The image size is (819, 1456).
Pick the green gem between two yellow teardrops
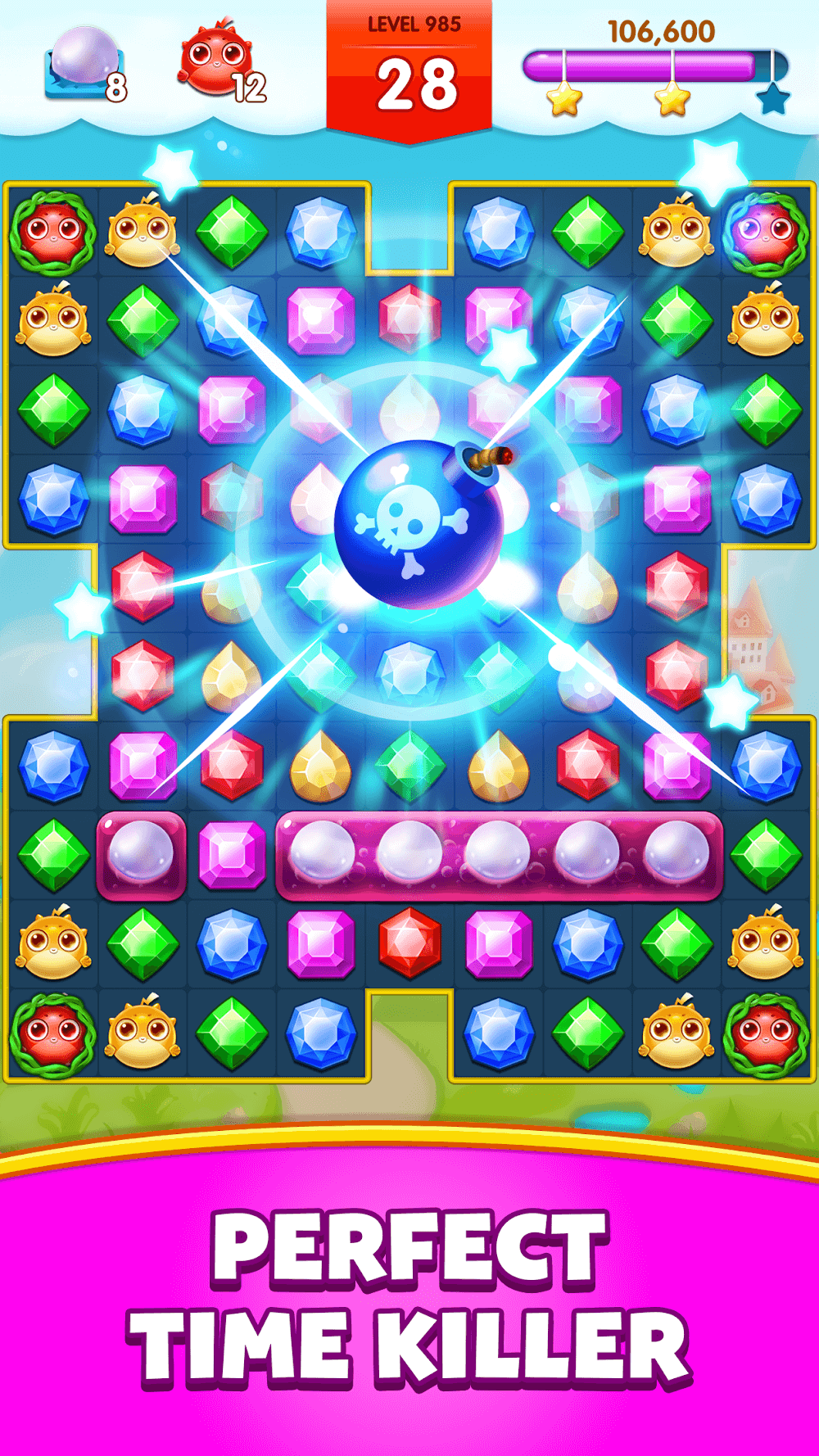[x=409, y=766]
